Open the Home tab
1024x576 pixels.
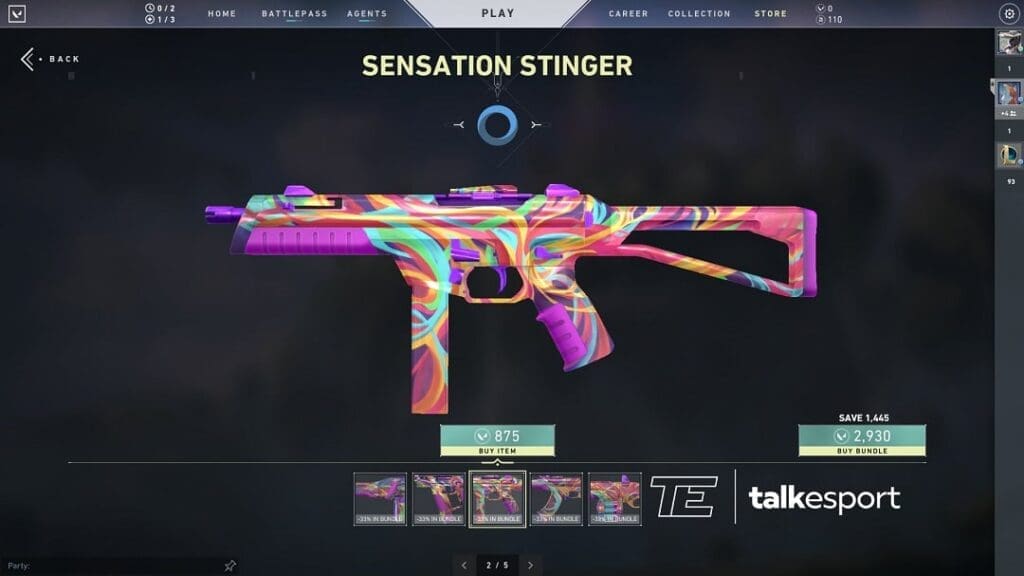pyautogui.click(x=222, y=14)
